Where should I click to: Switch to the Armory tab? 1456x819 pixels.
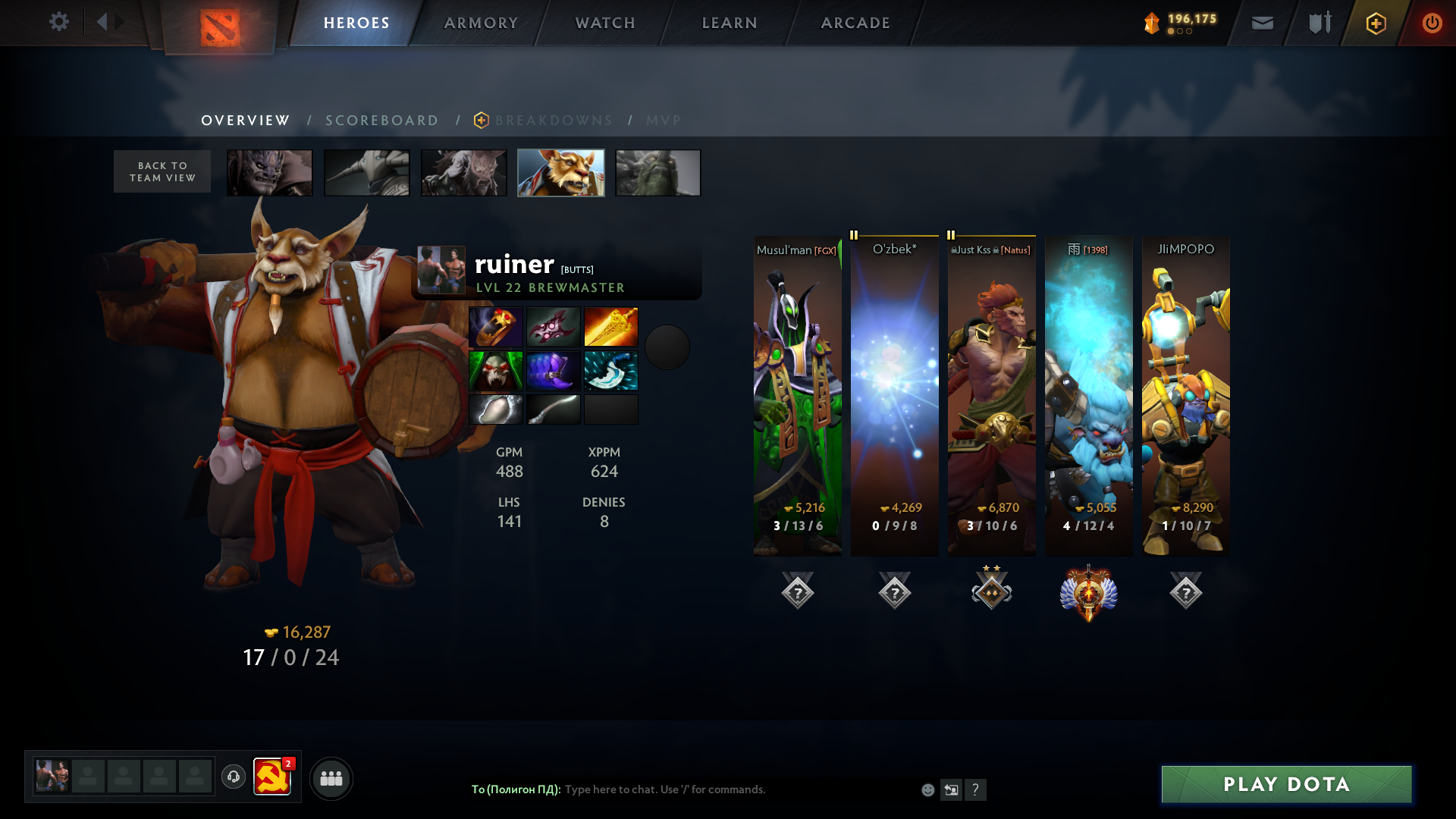(x=481, y=23)
